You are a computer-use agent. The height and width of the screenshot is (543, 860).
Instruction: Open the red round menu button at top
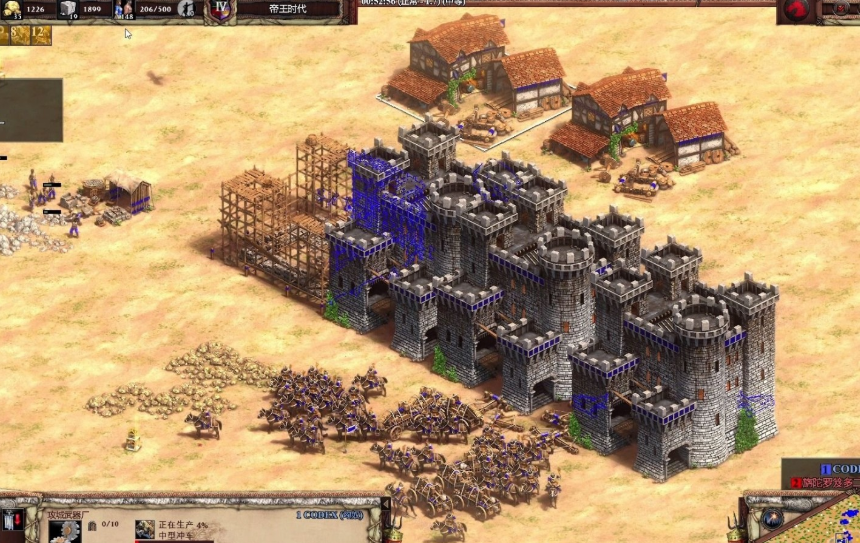[796, 10]
